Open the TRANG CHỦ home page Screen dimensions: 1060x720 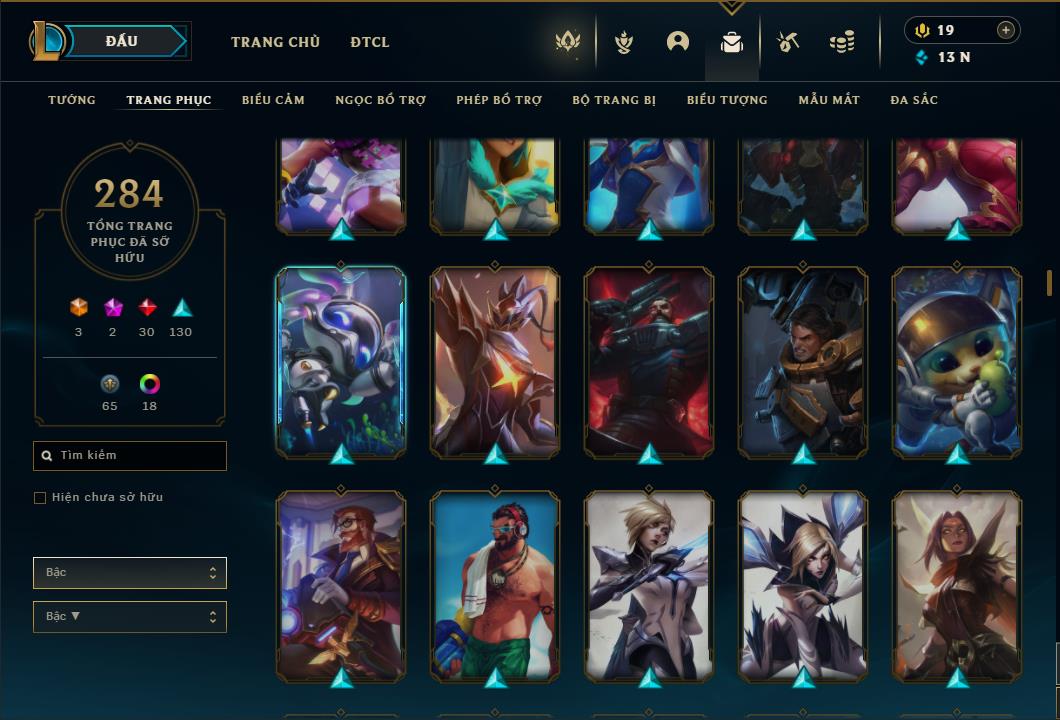point(275,42)
